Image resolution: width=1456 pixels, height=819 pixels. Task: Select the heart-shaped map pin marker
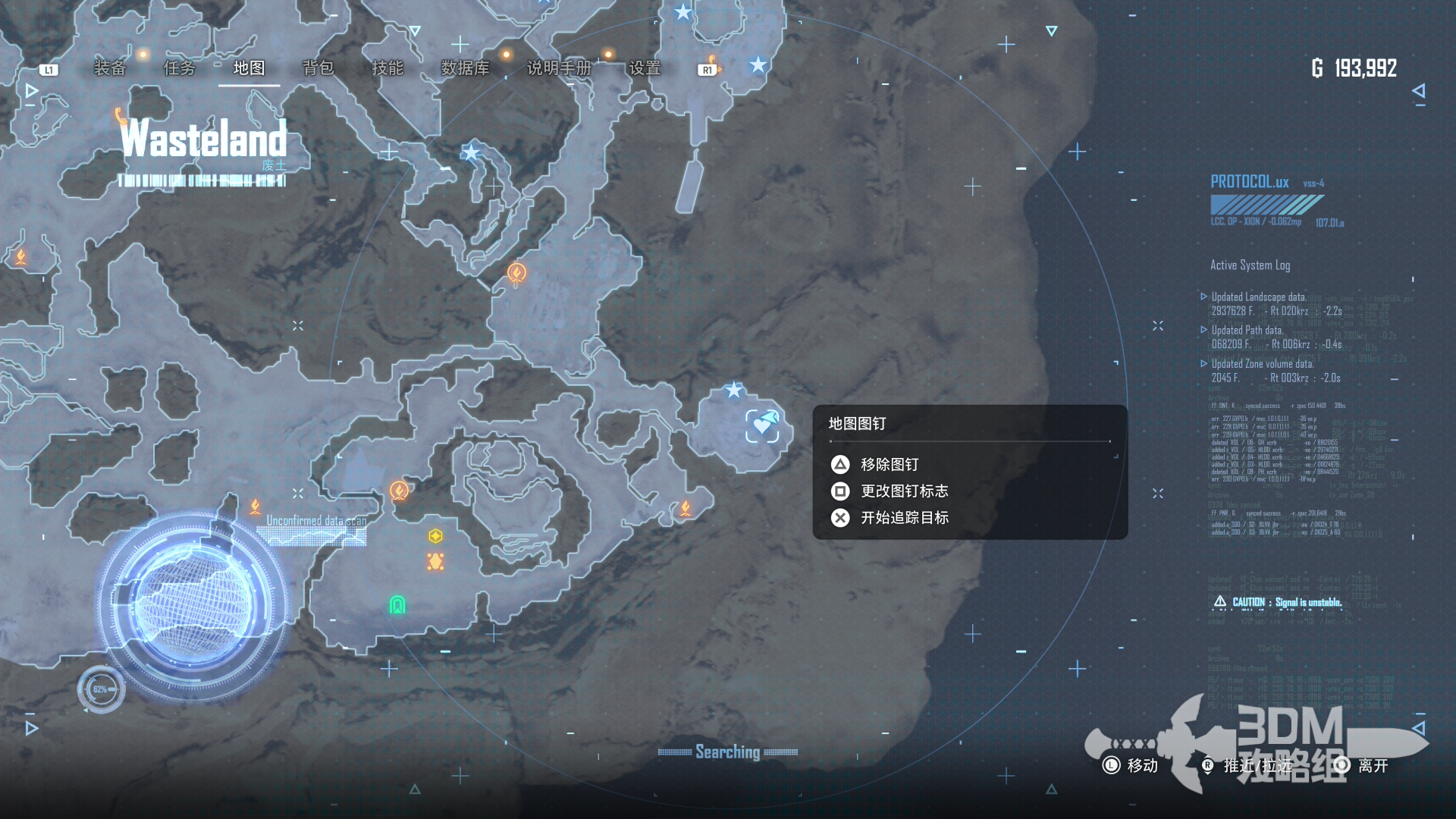762,426
